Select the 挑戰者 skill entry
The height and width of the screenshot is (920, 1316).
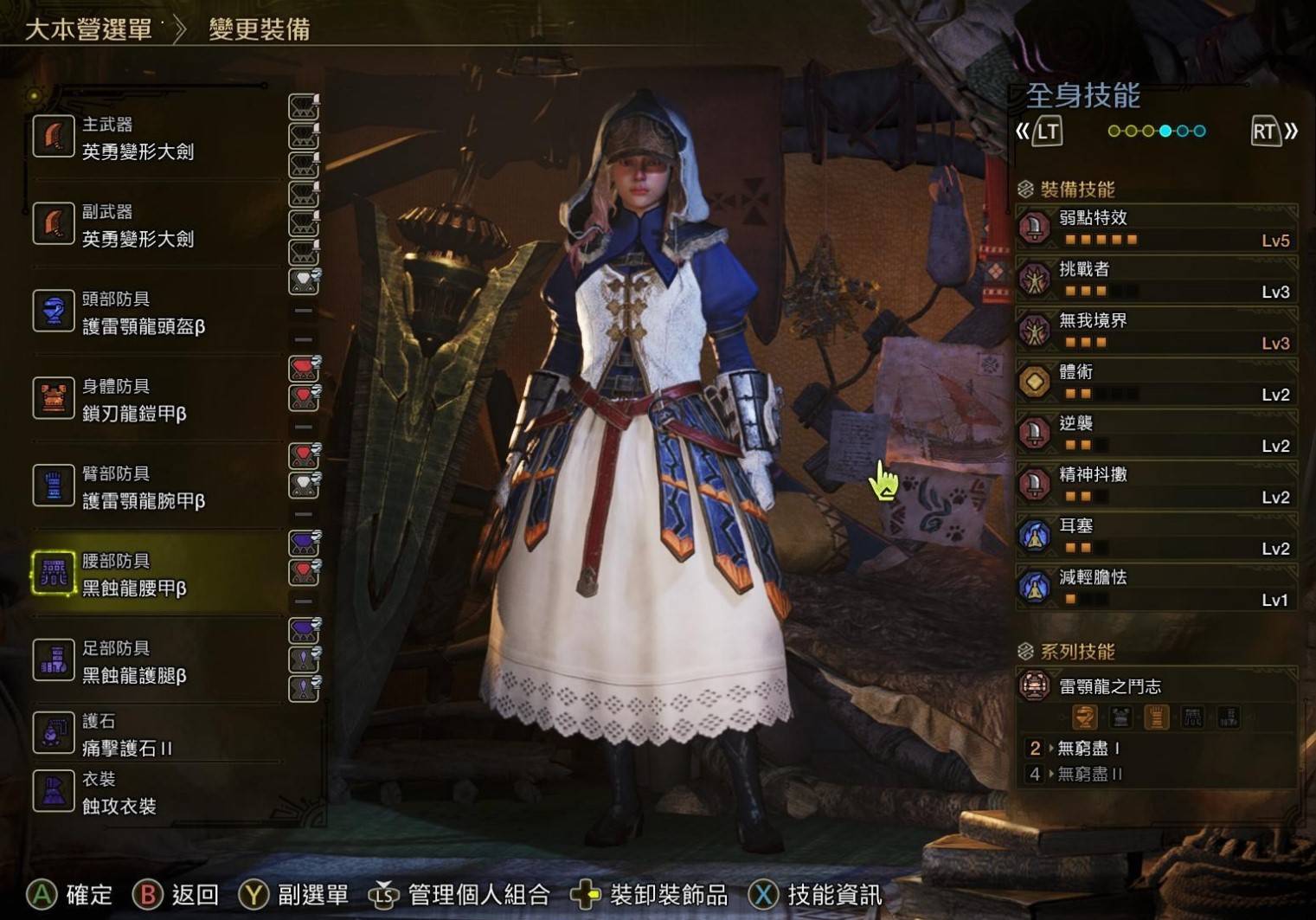1156,279
